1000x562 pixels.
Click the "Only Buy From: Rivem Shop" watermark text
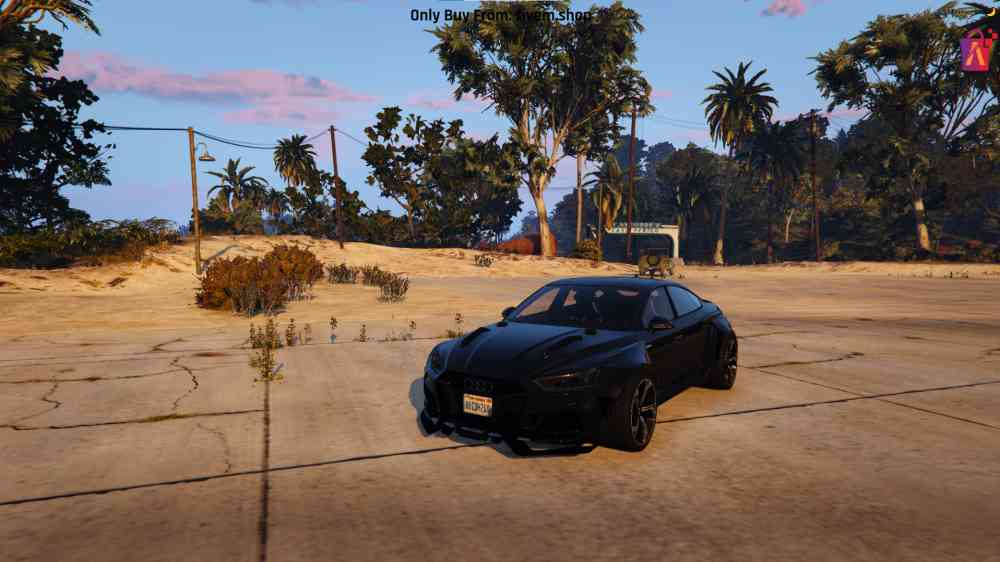500,15
